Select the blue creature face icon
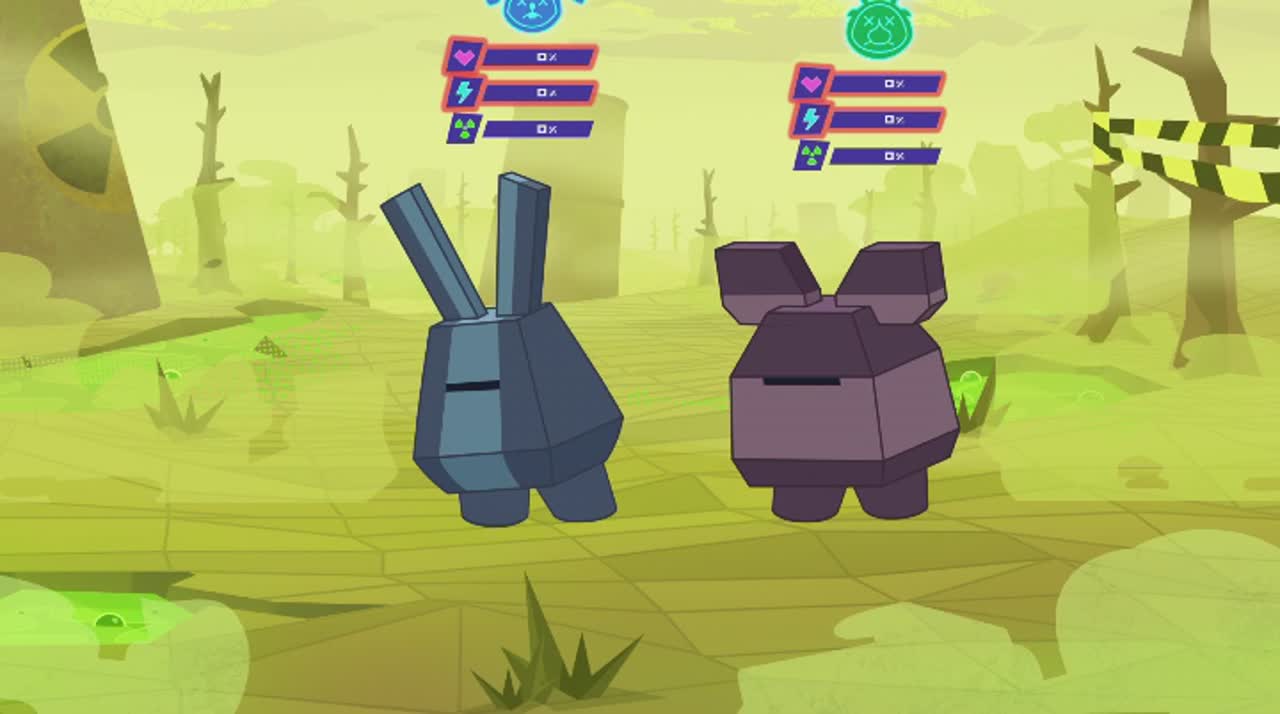 pos(533,12)
